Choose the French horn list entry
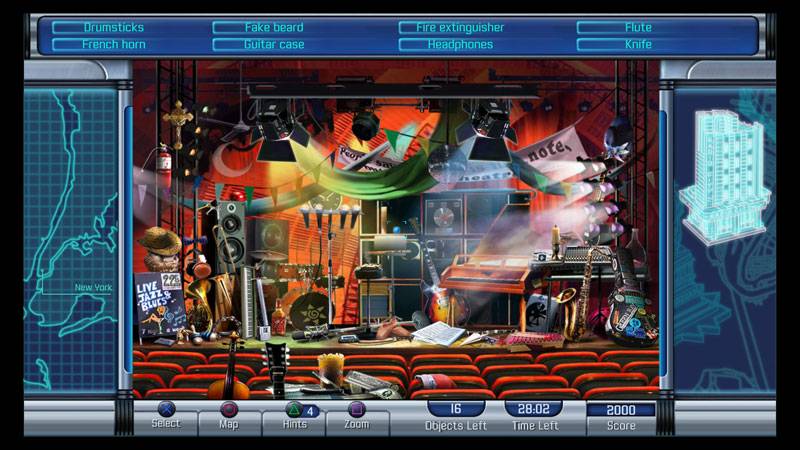Viewport: 800px width, 450px height. point(113,45)
